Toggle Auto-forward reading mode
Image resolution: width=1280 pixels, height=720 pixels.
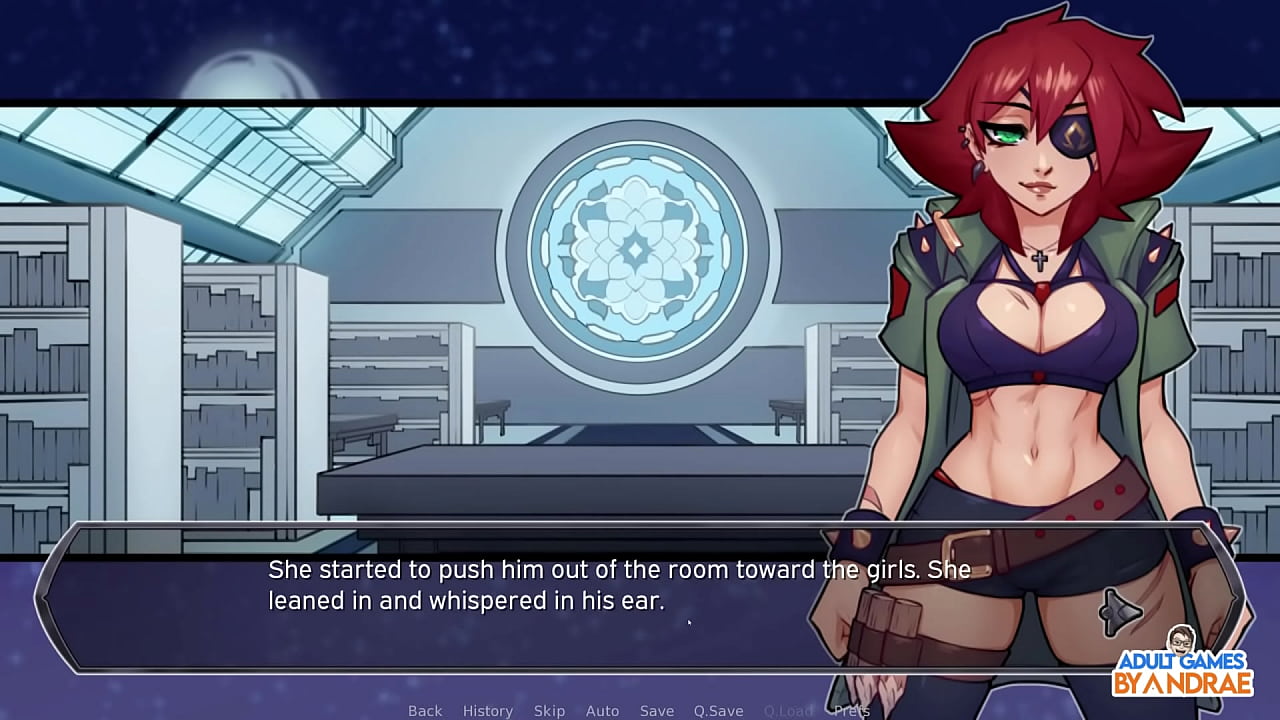coord(603,710)
